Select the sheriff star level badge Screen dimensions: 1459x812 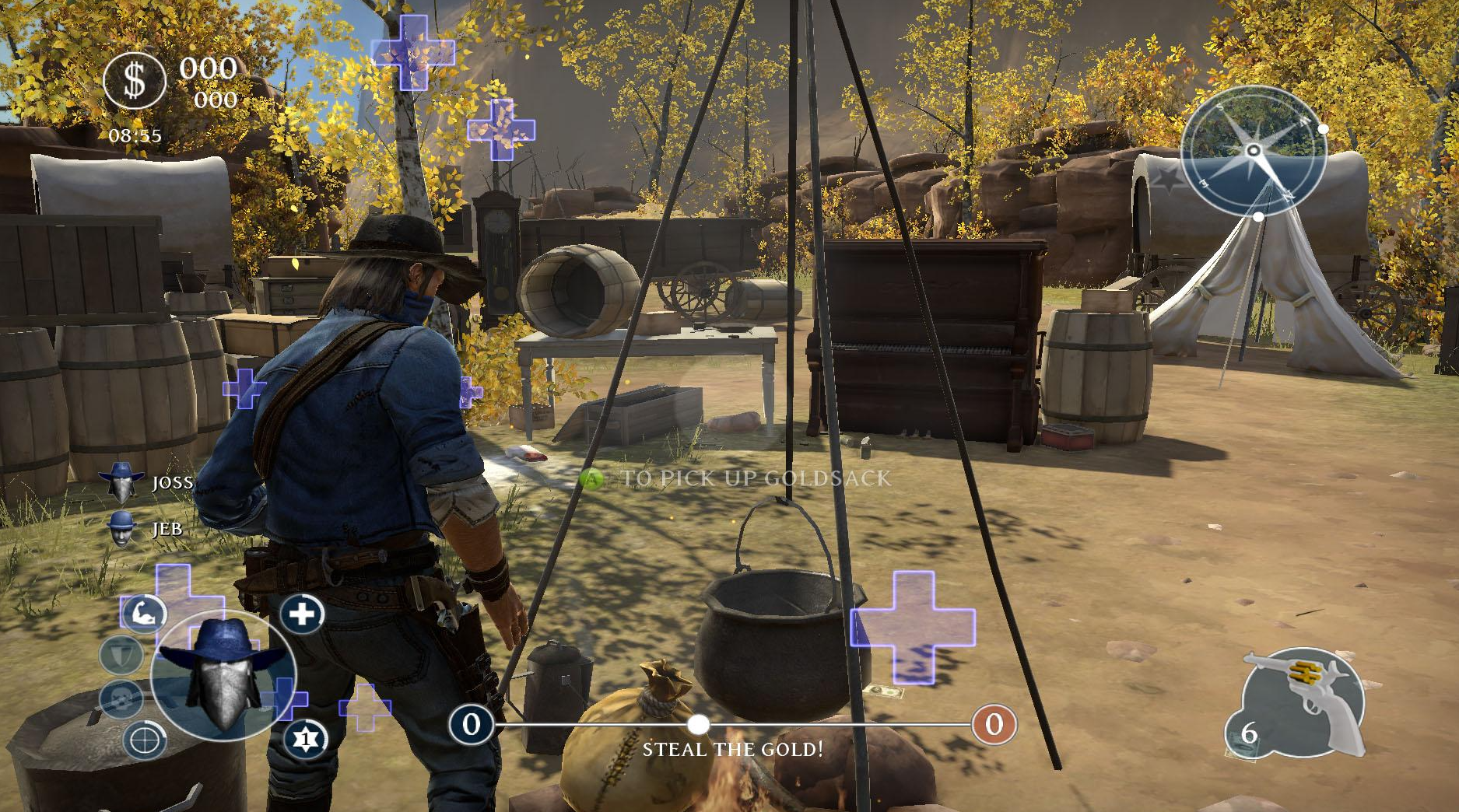306,738
